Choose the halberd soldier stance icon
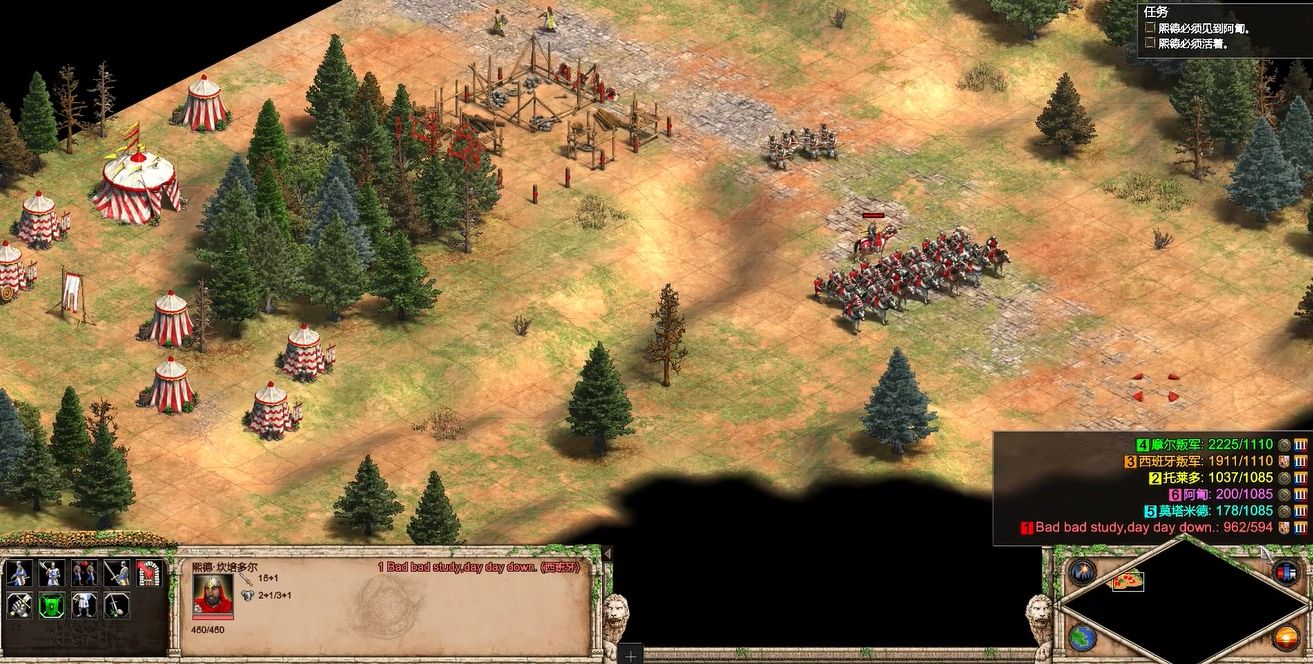Image resolution: width=1313 pixels, height=664 pixels. [52, 573]
